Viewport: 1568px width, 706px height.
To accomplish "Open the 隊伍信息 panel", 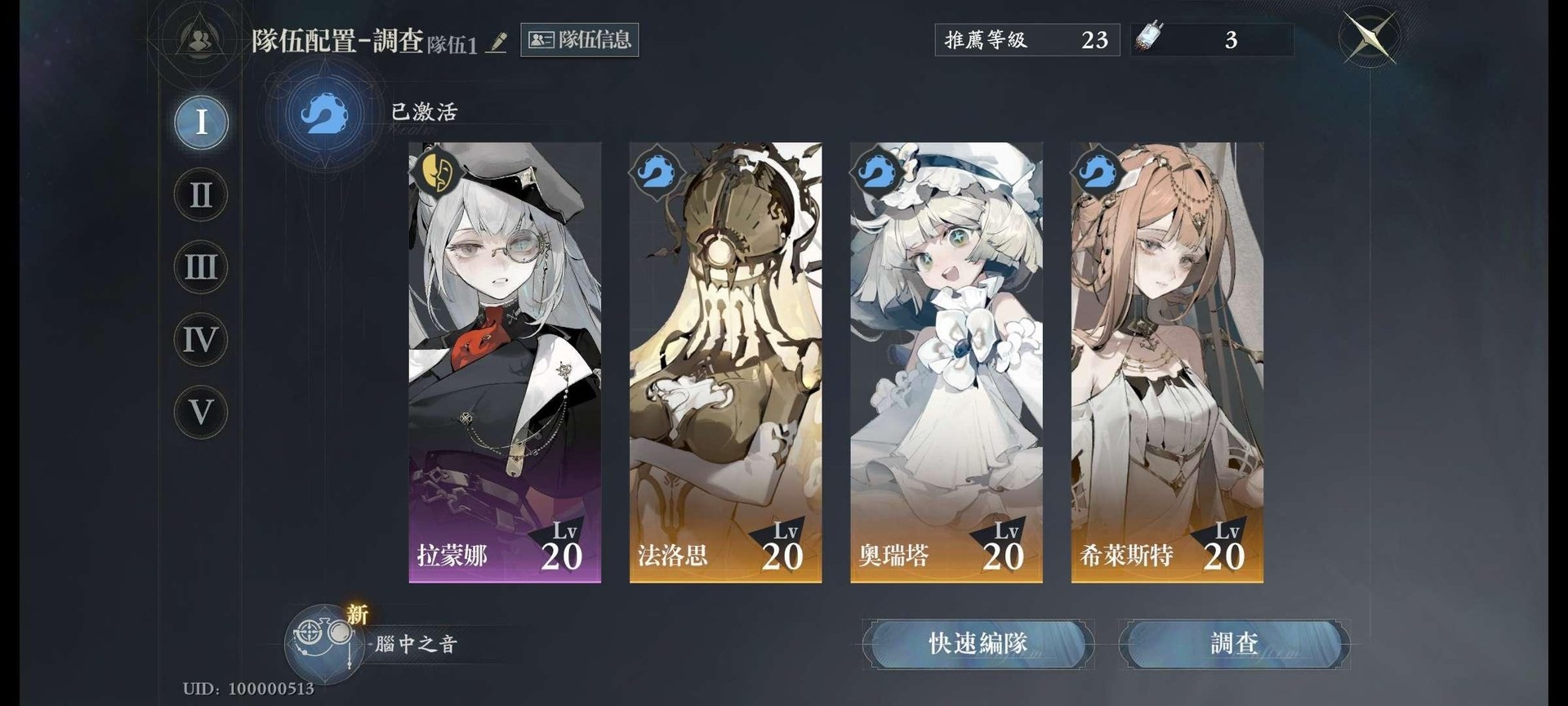I will point(579,41).
